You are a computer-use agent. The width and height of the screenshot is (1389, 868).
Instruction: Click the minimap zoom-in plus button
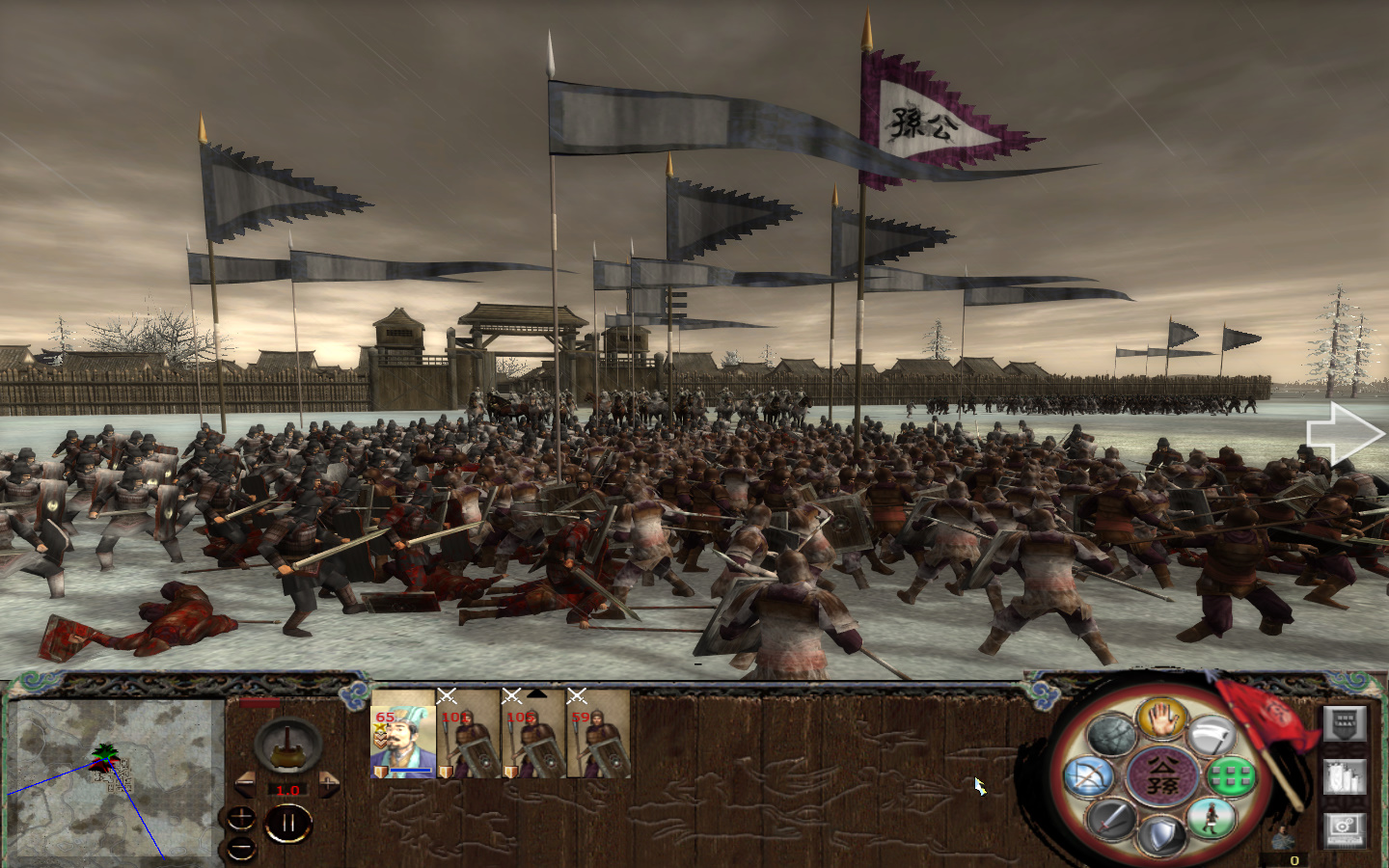[x=240, y=818]
